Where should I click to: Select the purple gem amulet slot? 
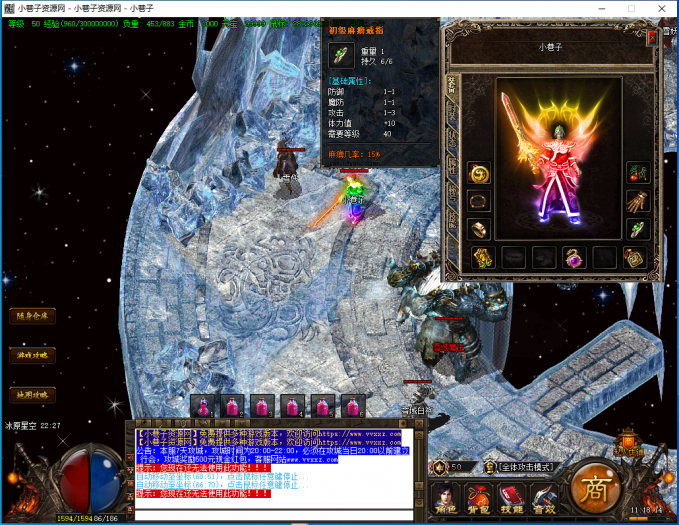point(573,257)
